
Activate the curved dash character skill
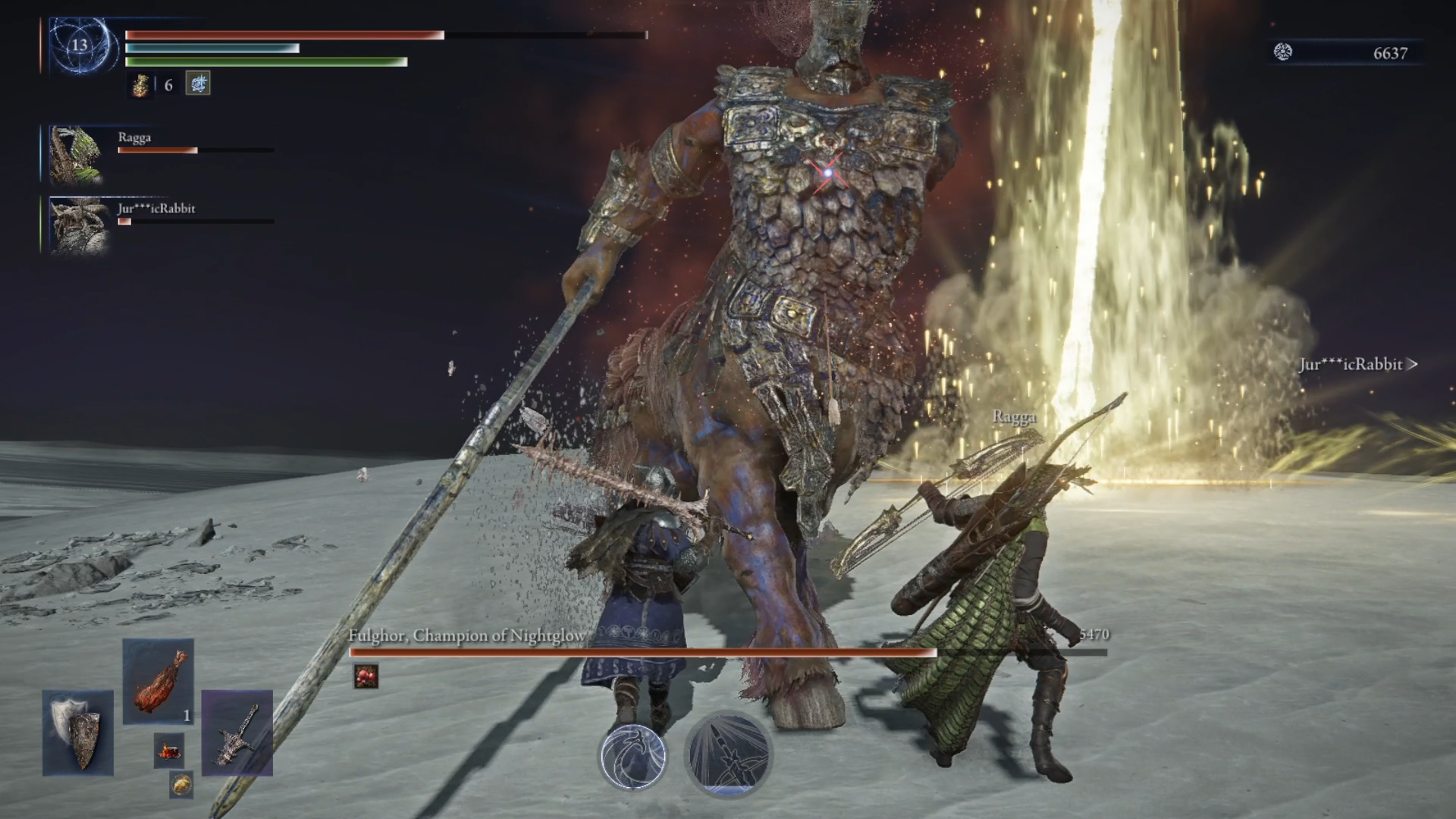633,756
